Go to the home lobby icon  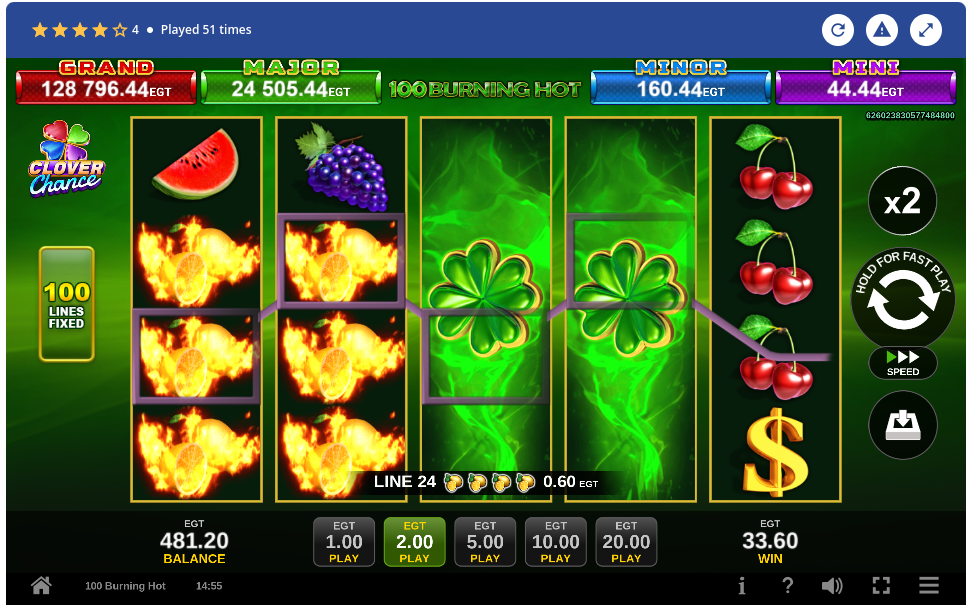(41, 586)
